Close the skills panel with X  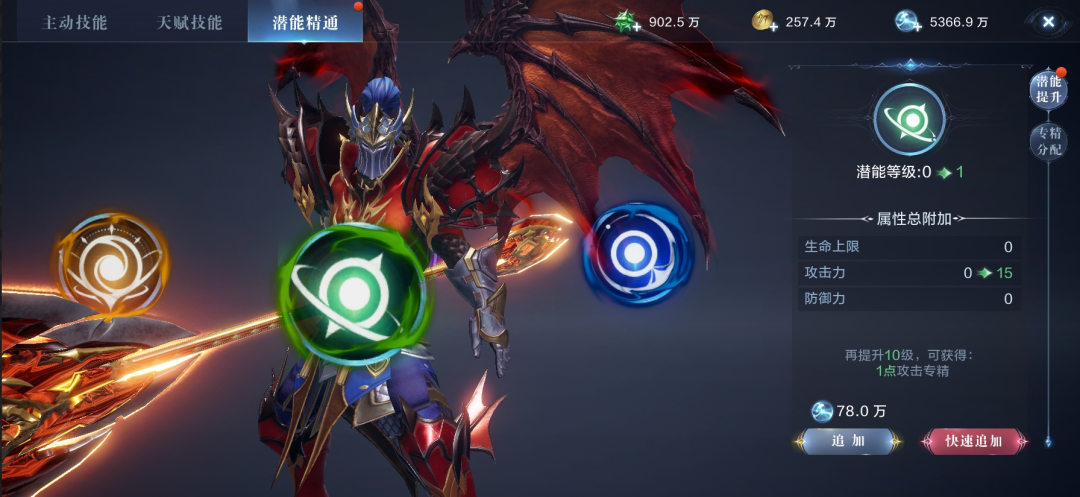coord(1048,21)
